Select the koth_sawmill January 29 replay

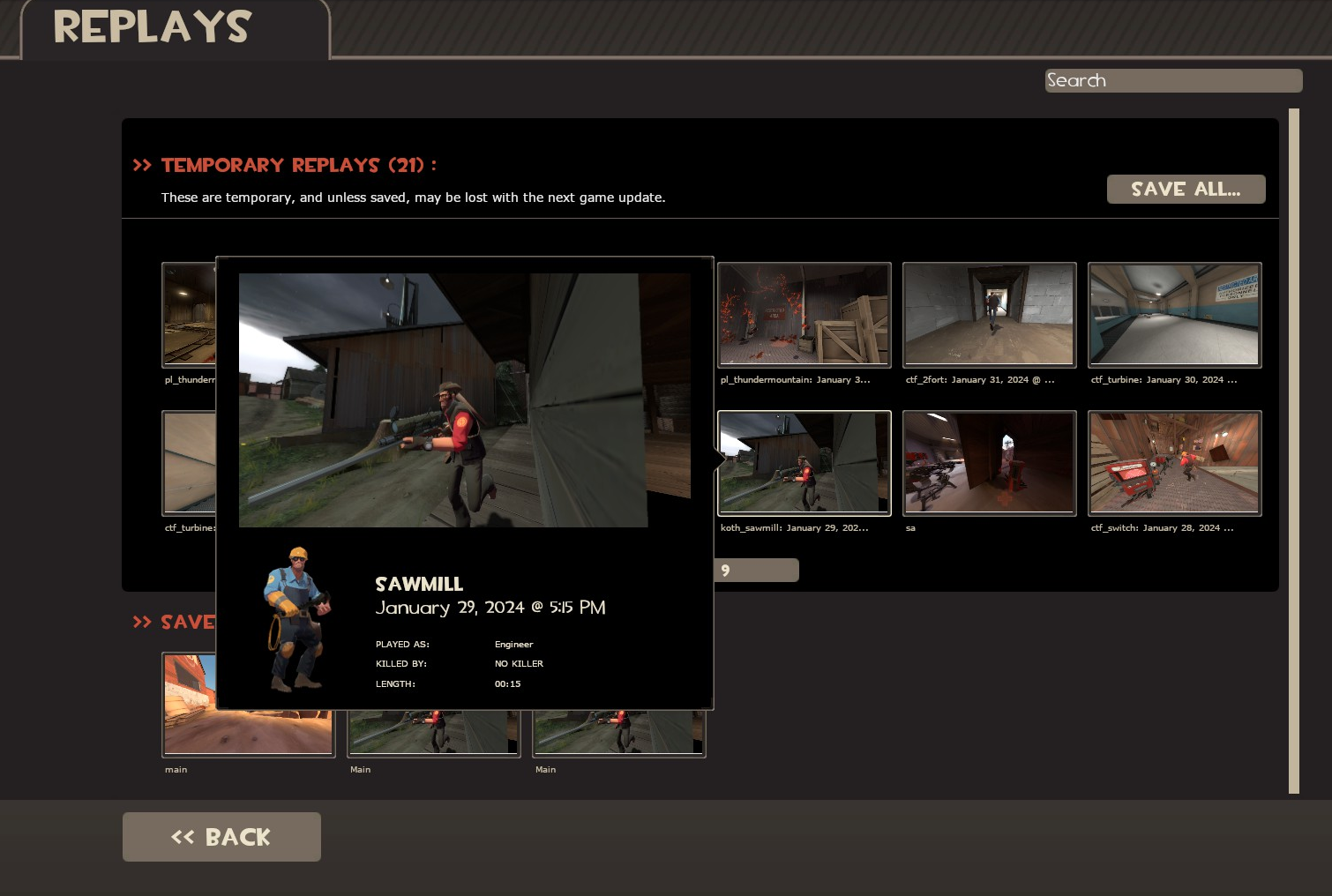click(x=804, y=462)
